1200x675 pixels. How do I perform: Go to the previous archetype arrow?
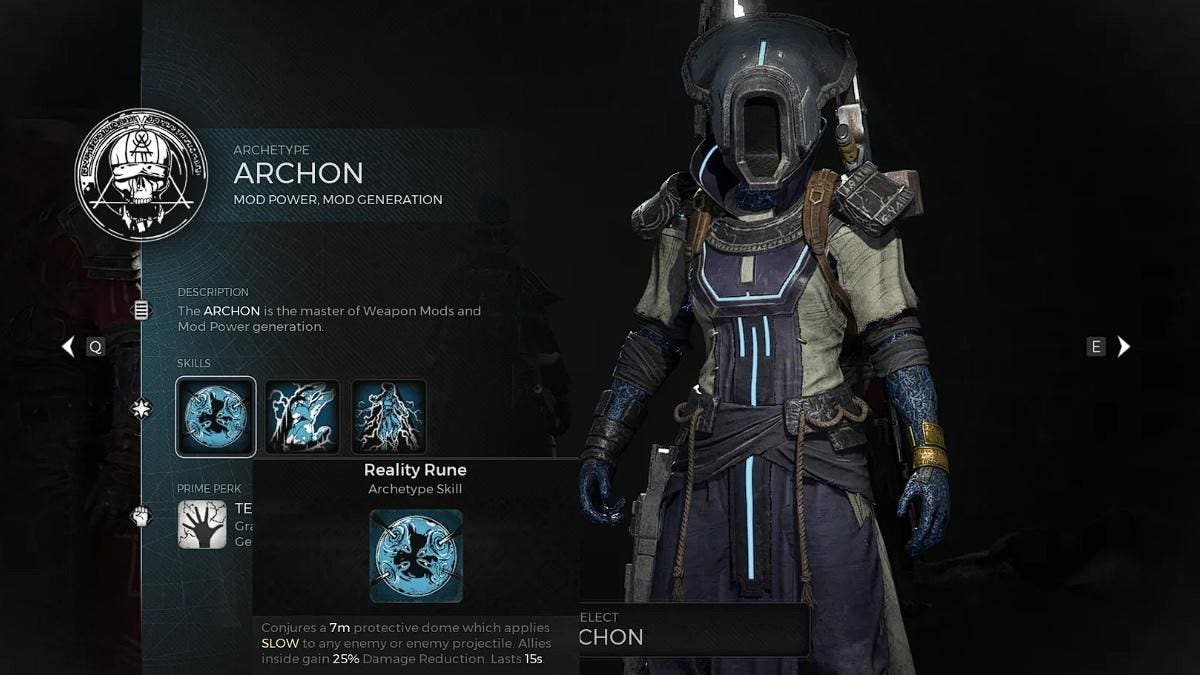click(x=68, y=347)
